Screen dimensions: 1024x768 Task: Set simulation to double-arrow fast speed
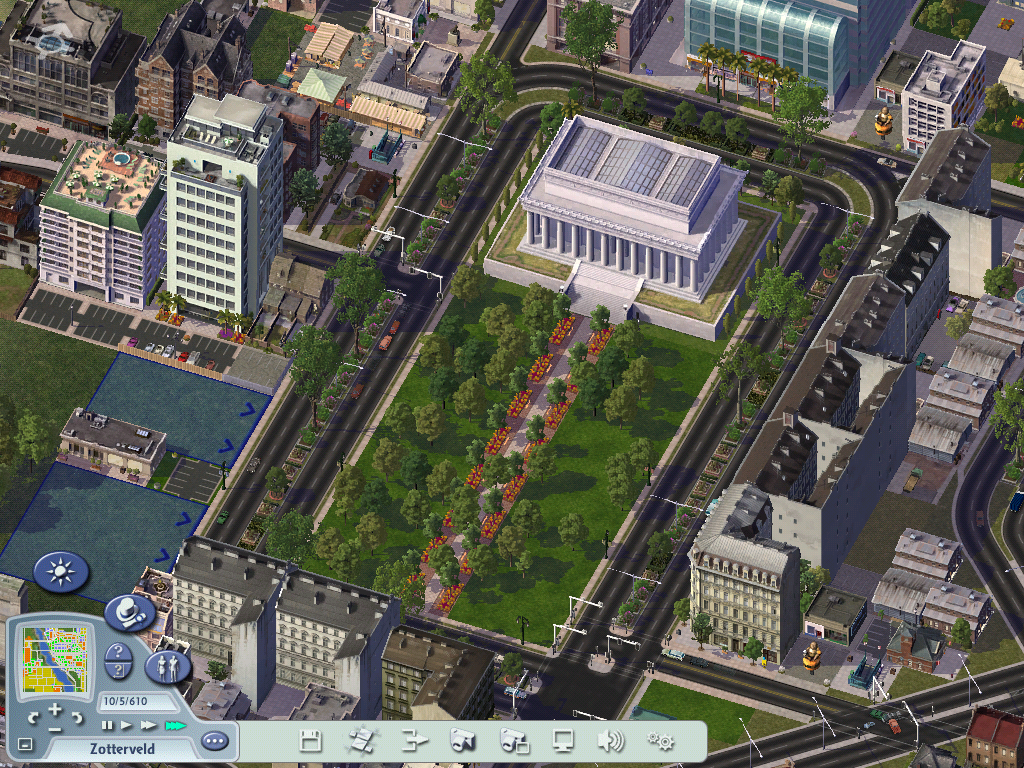click(x=148, y=724)
